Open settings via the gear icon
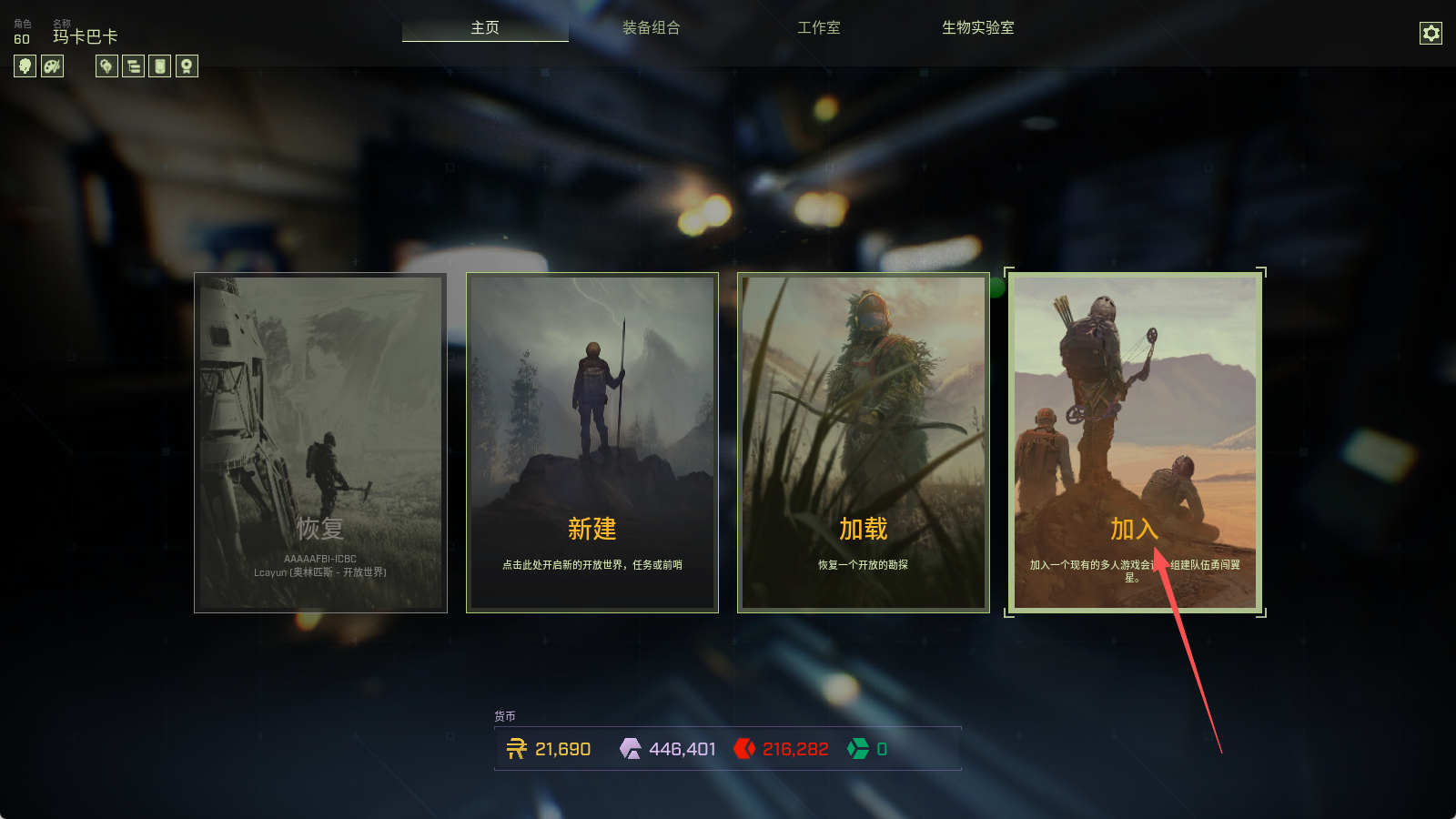The image size is (1456, 819). (1431, 34)
